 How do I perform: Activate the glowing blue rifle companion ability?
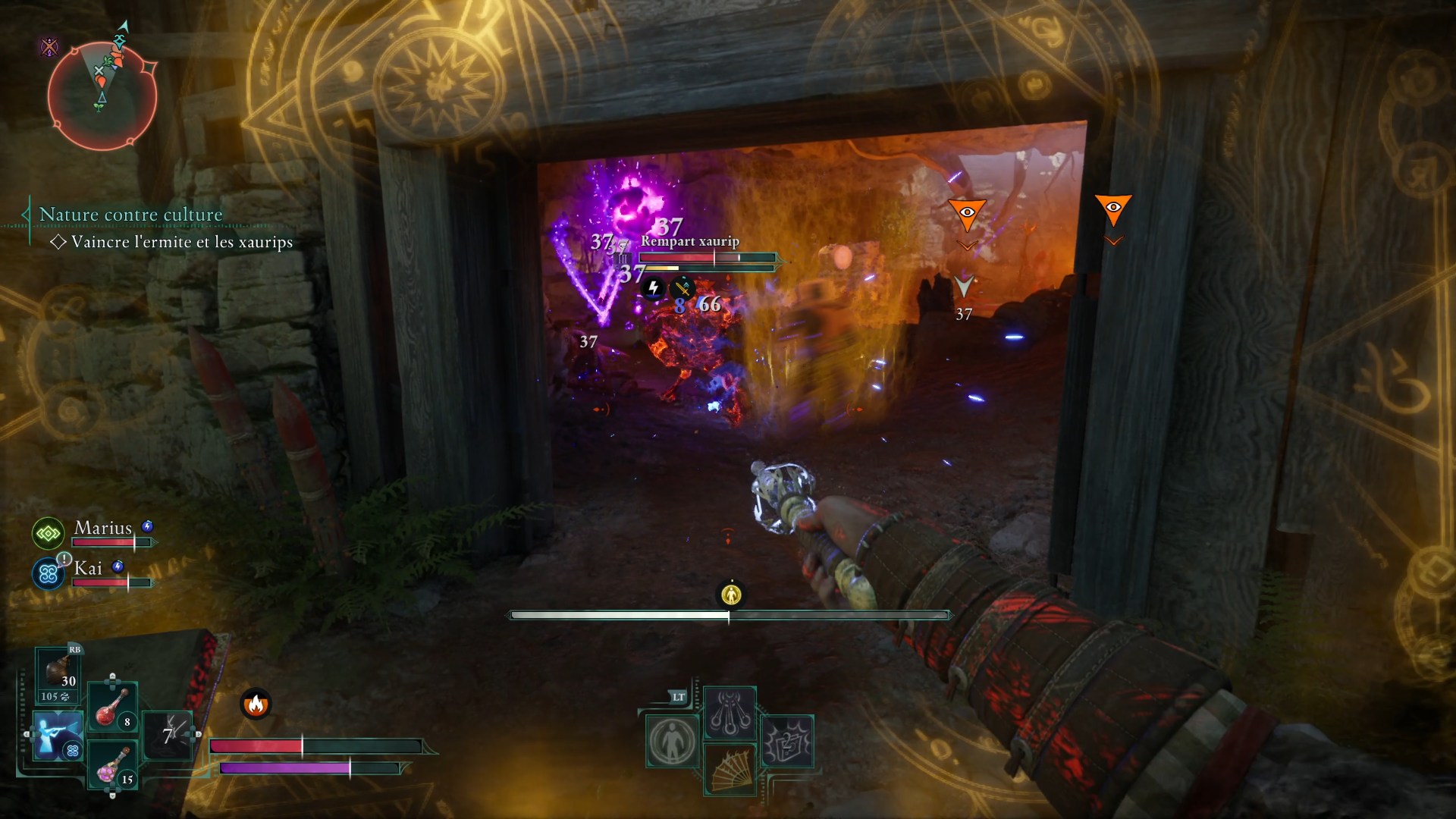(x=57, y=734)
